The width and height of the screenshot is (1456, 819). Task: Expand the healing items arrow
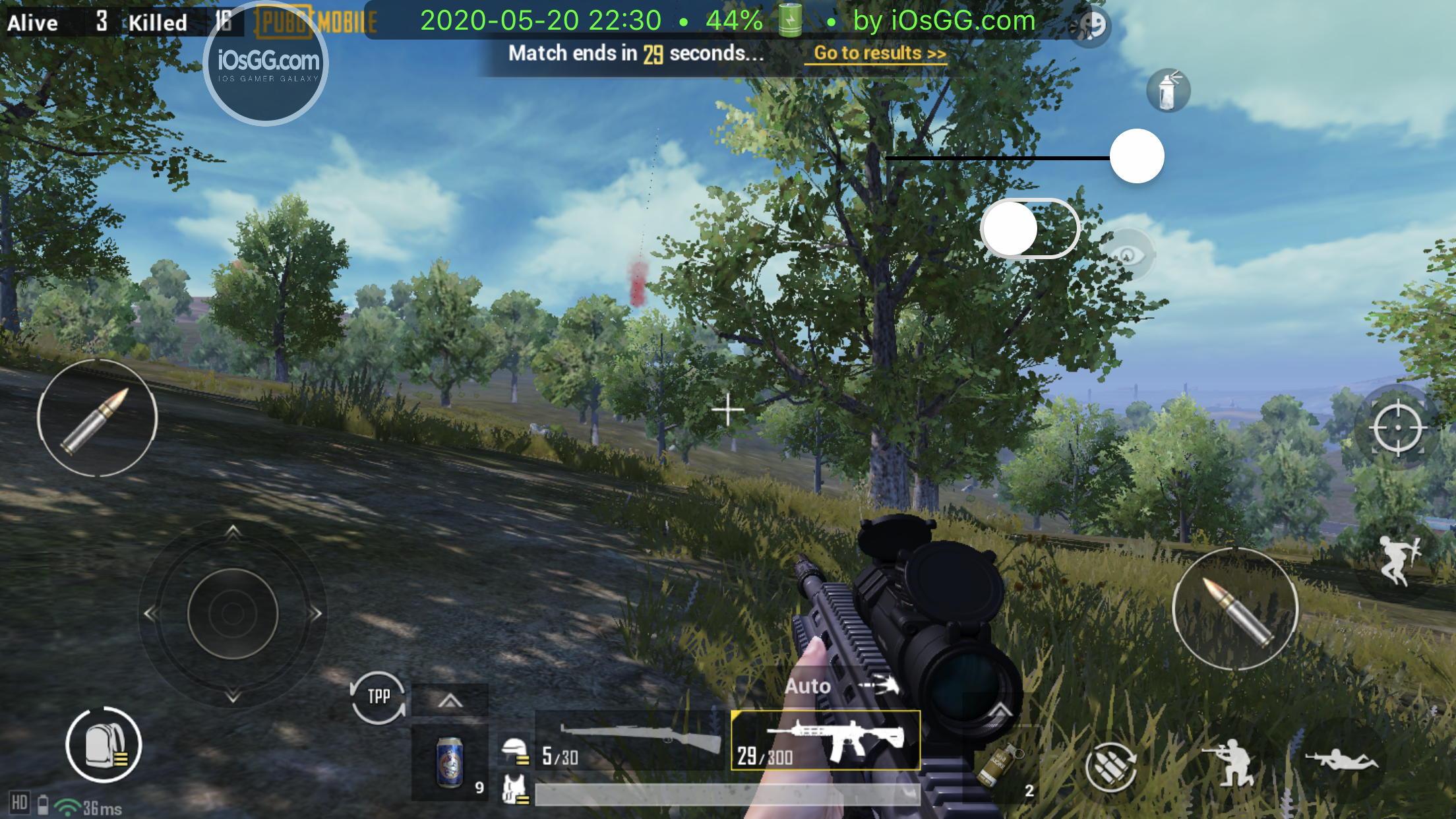point(450,700)
